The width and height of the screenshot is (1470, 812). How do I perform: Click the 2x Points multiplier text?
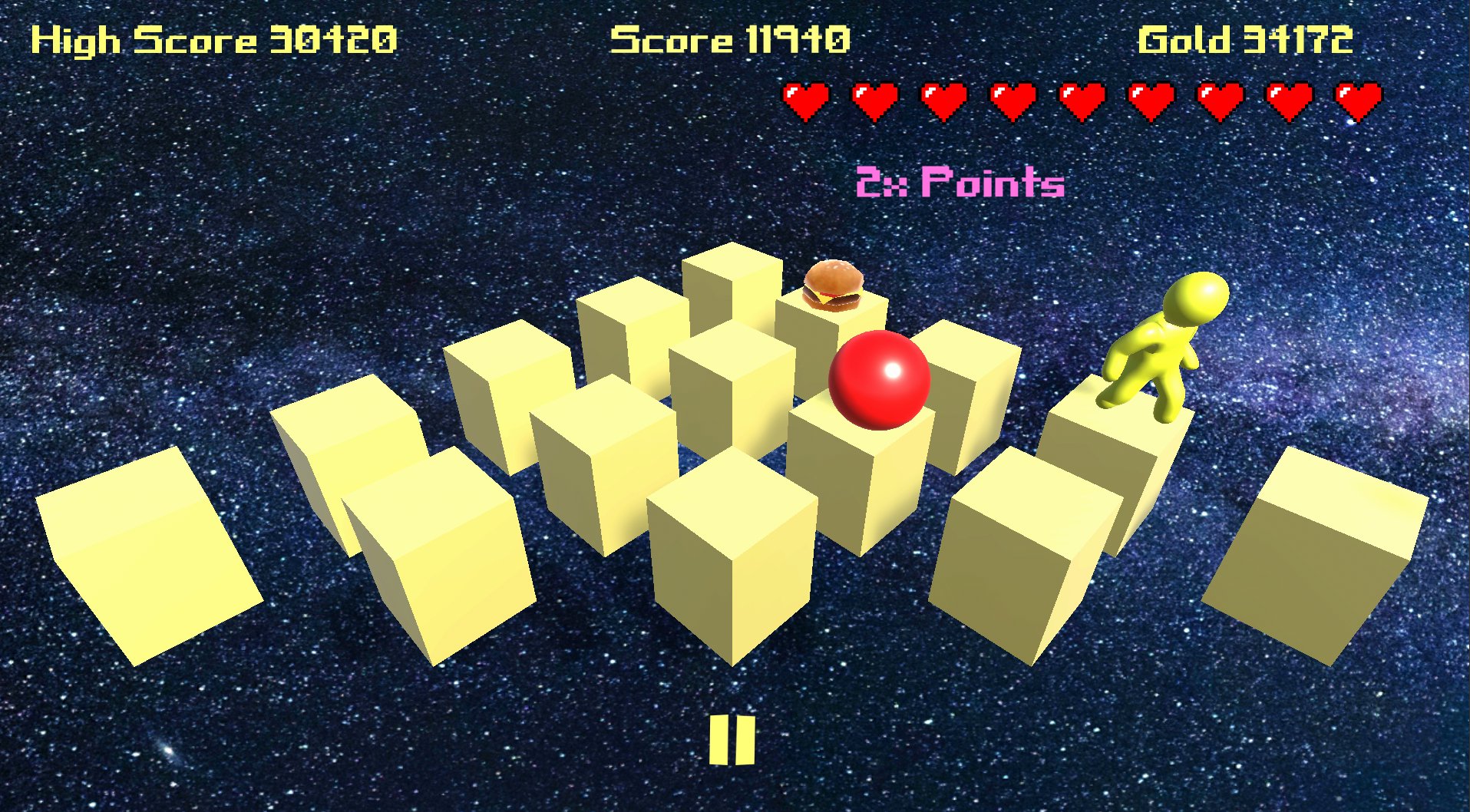pyautogui.click(x=960, y=183)
